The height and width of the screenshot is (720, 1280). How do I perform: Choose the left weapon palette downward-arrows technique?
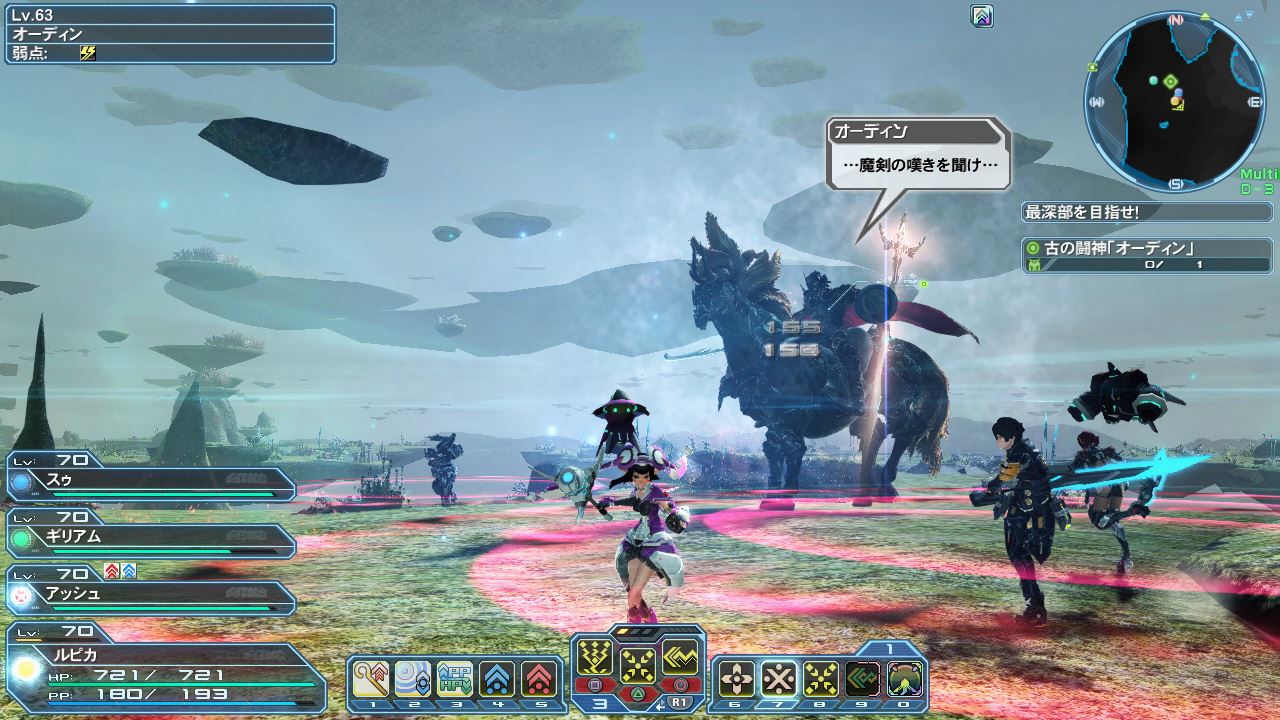pos(596,660)
